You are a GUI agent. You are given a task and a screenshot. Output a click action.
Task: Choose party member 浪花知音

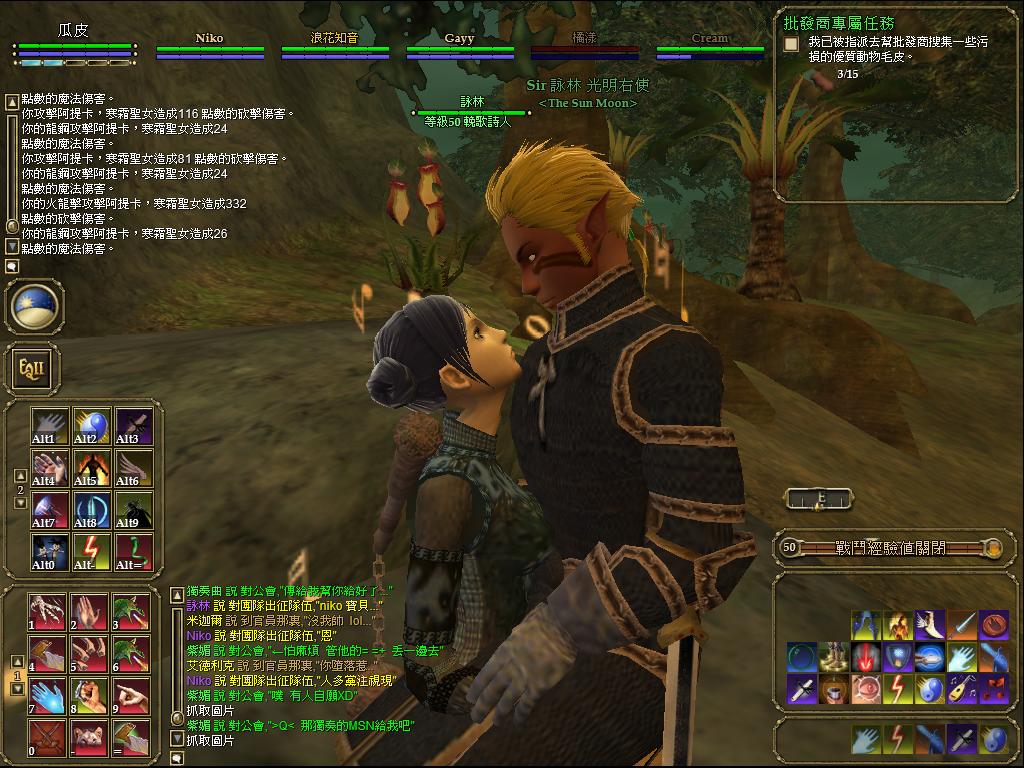tap(335, 46)
